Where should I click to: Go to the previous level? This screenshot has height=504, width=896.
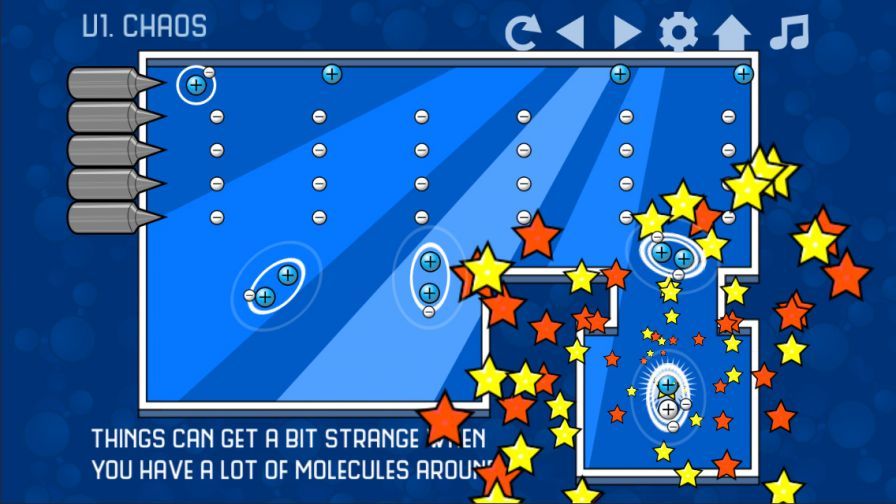click(570, 32)
